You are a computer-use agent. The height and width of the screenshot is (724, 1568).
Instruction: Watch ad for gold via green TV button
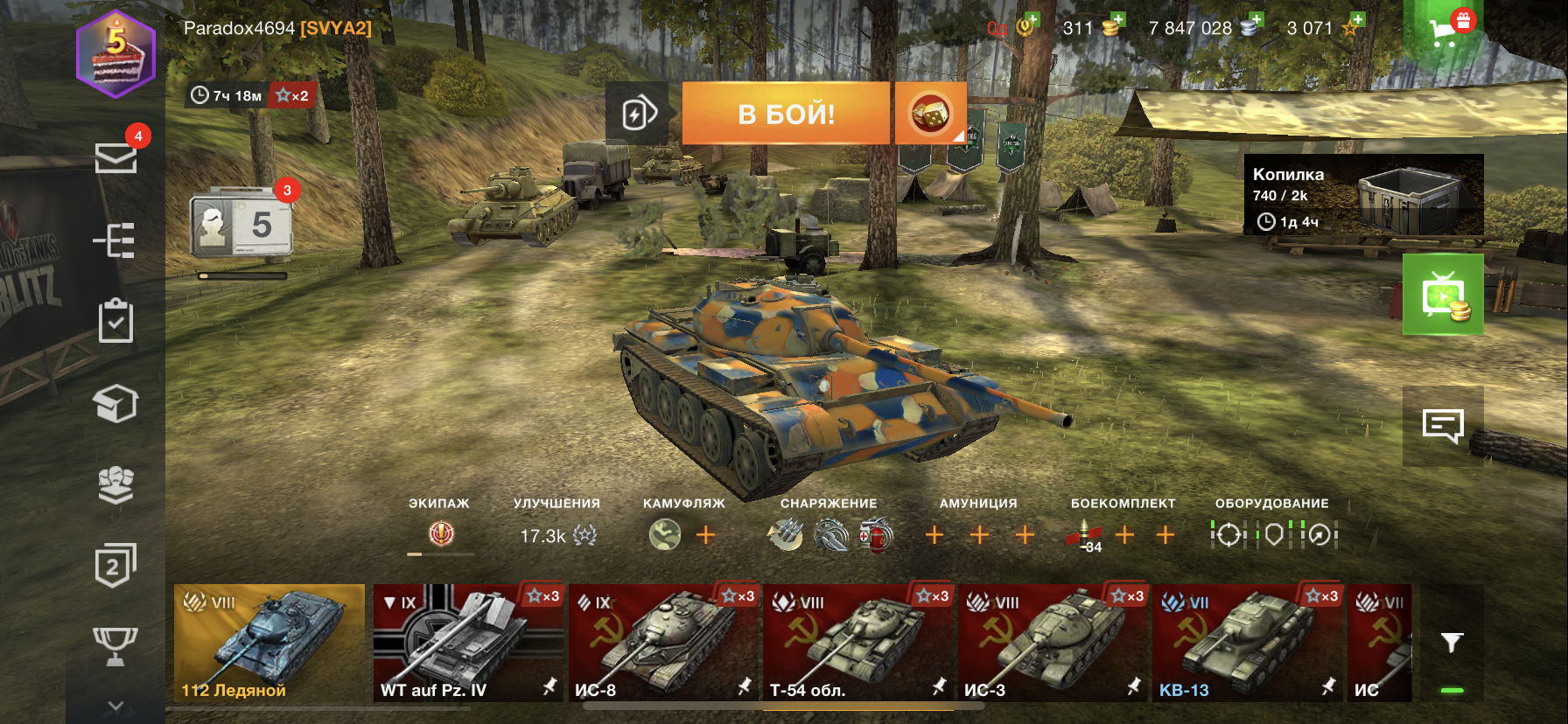[x=1443, y=295]
